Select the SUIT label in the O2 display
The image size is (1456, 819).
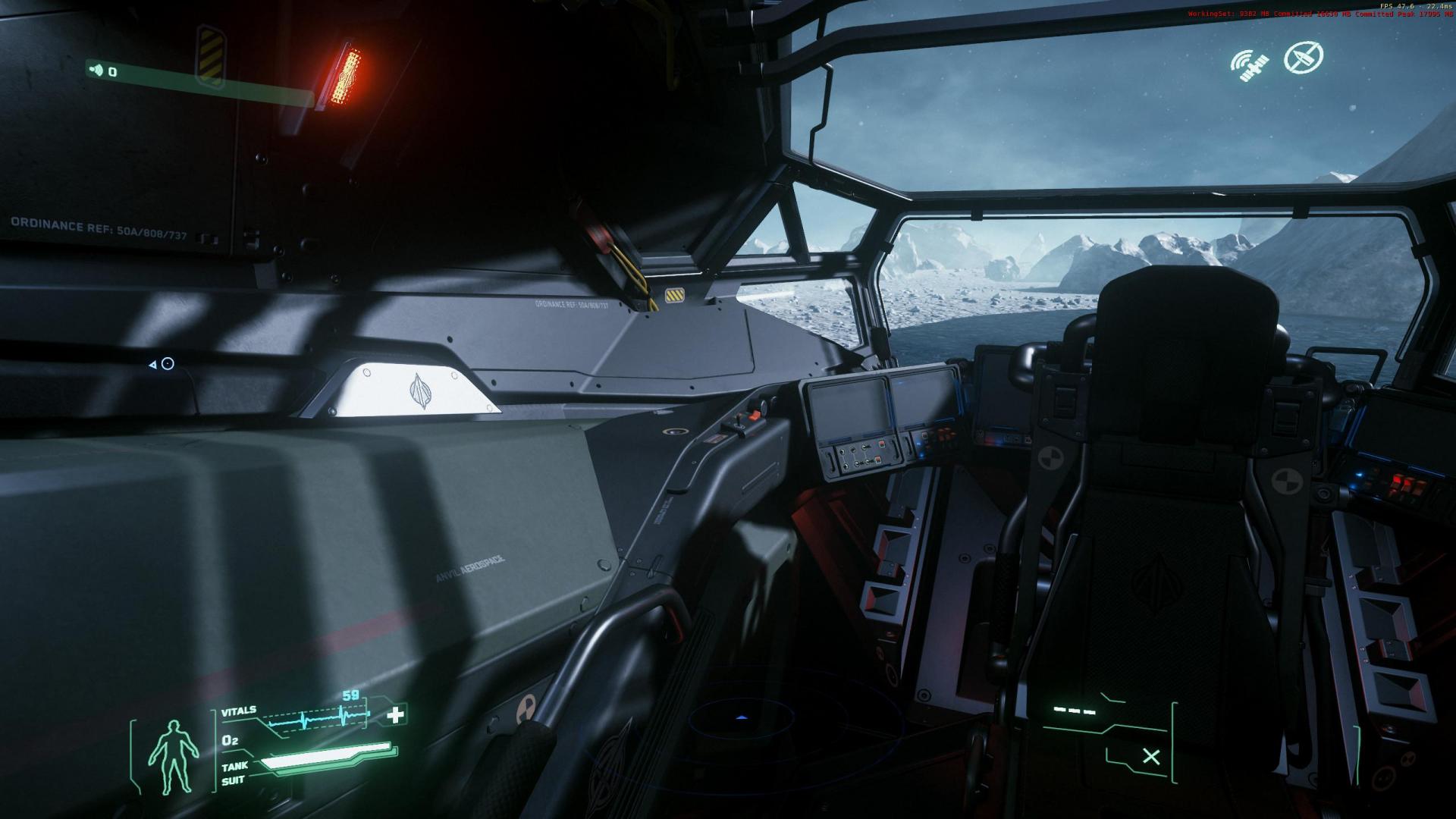click(x=231, y=781)
